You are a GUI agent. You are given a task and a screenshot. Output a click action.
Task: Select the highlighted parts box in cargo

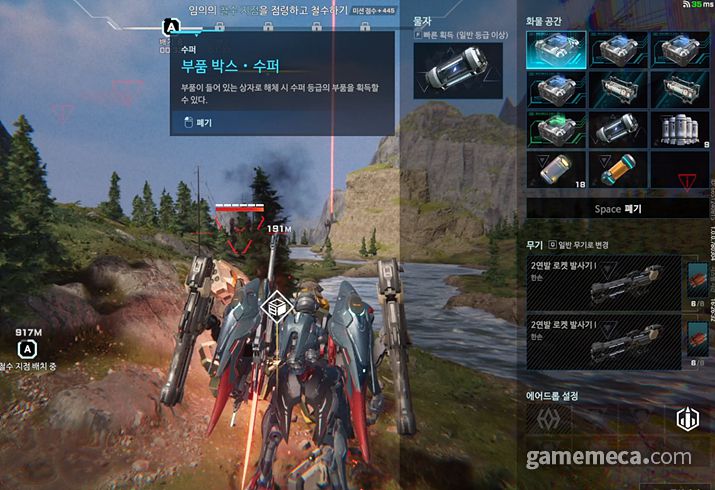[556, 49]
